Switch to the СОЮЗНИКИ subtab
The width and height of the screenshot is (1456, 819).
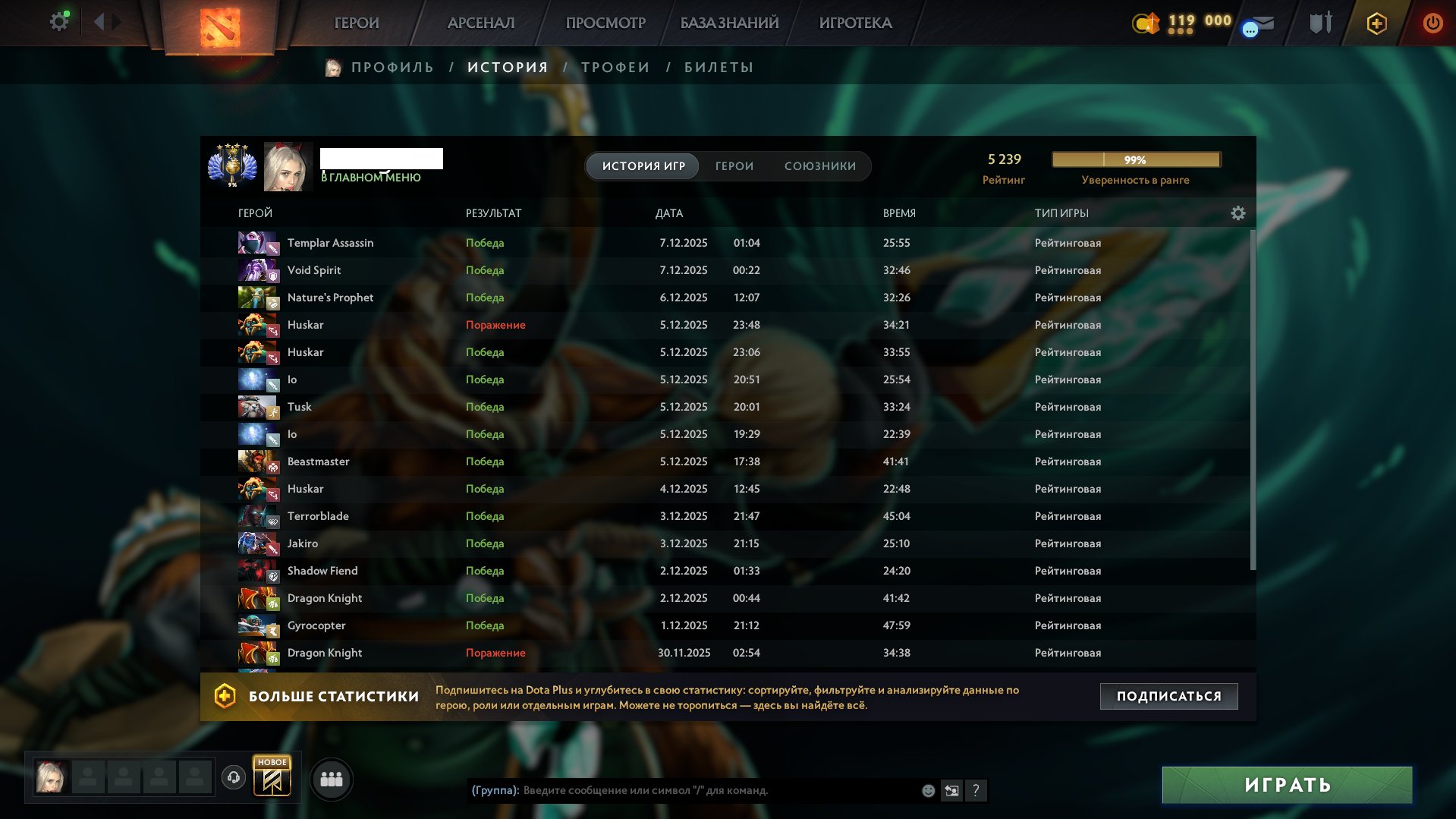coord(820,165)
